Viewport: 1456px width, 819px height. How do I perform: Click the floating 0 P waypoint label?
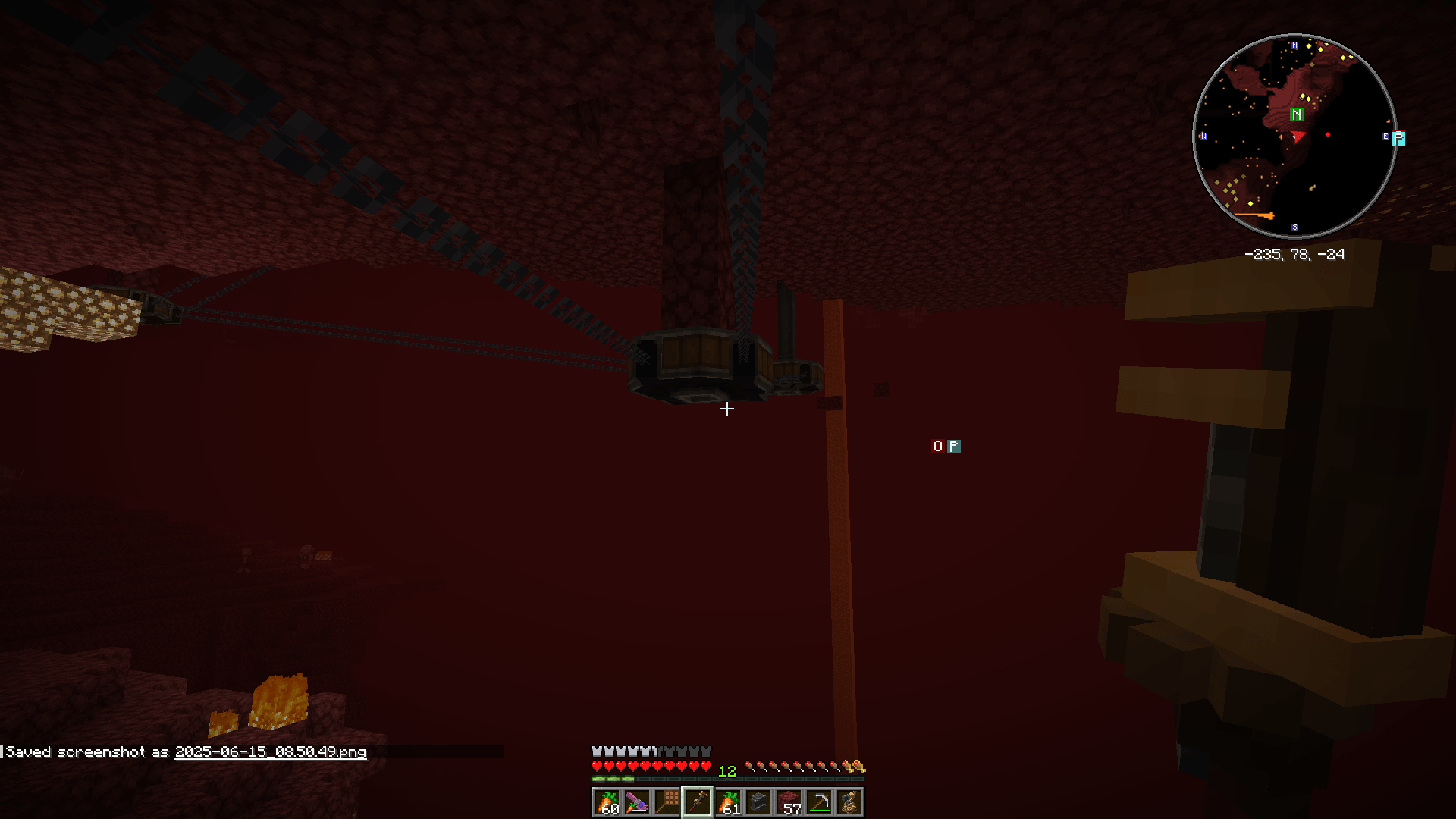(x=946, y=447)
